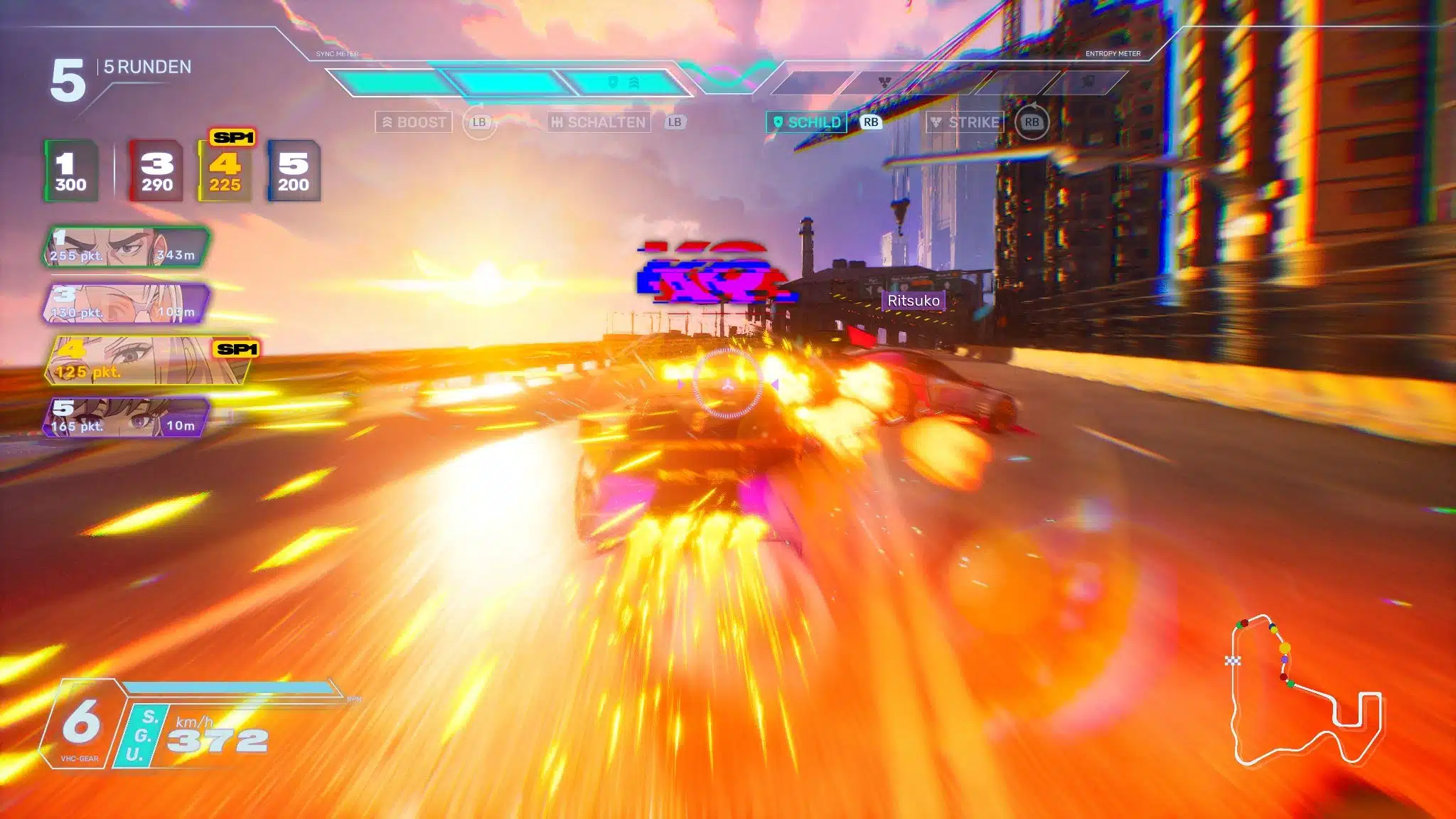
Task: Choose the third-place racer with 130 pkt.
Action: (x=126, y=304)
